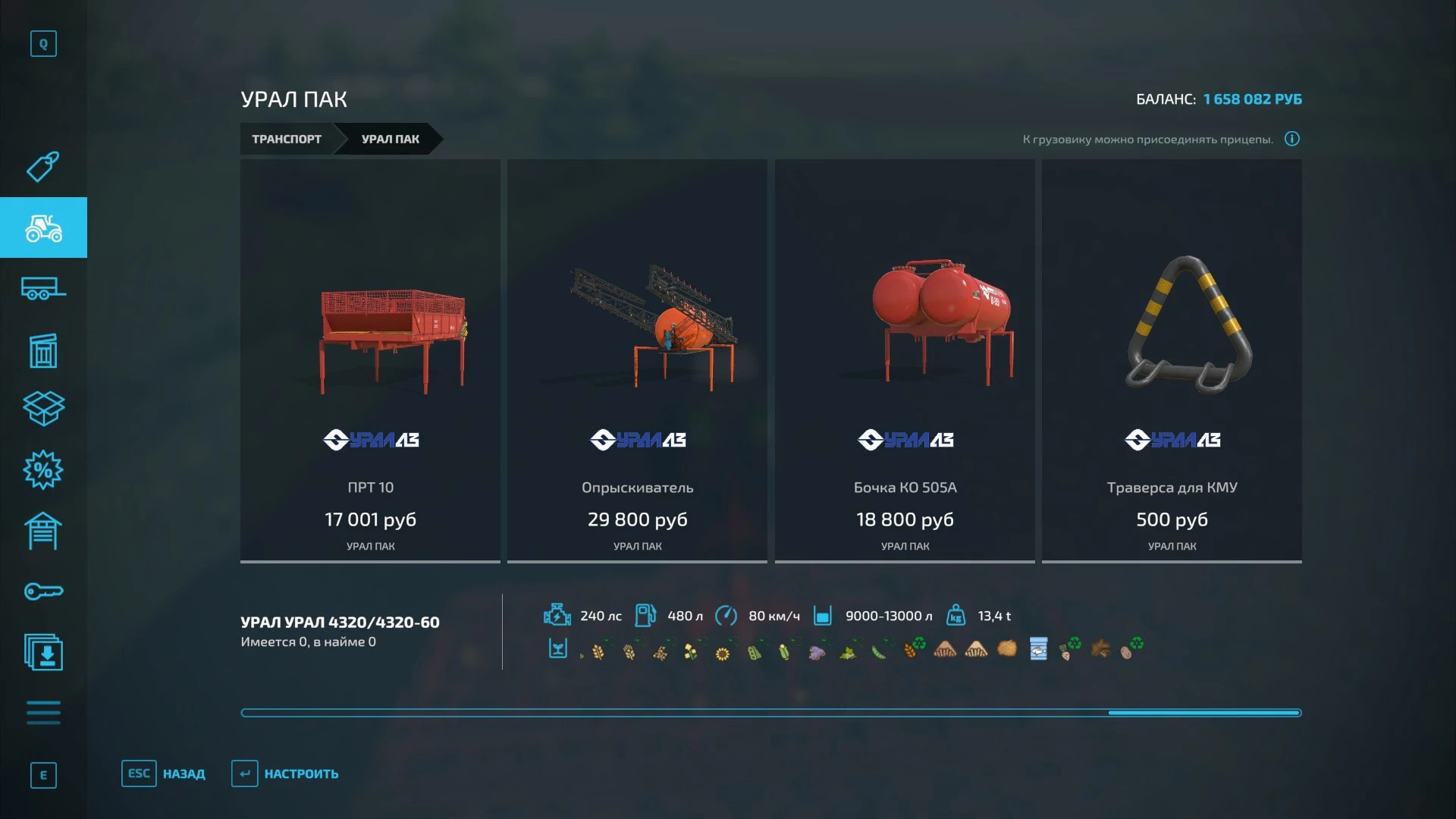Image resolution: width=1456 pixels, height=819 pixels.
Task: Select the Траверса для КМУ item
Action: click(x=1172, y=360)
